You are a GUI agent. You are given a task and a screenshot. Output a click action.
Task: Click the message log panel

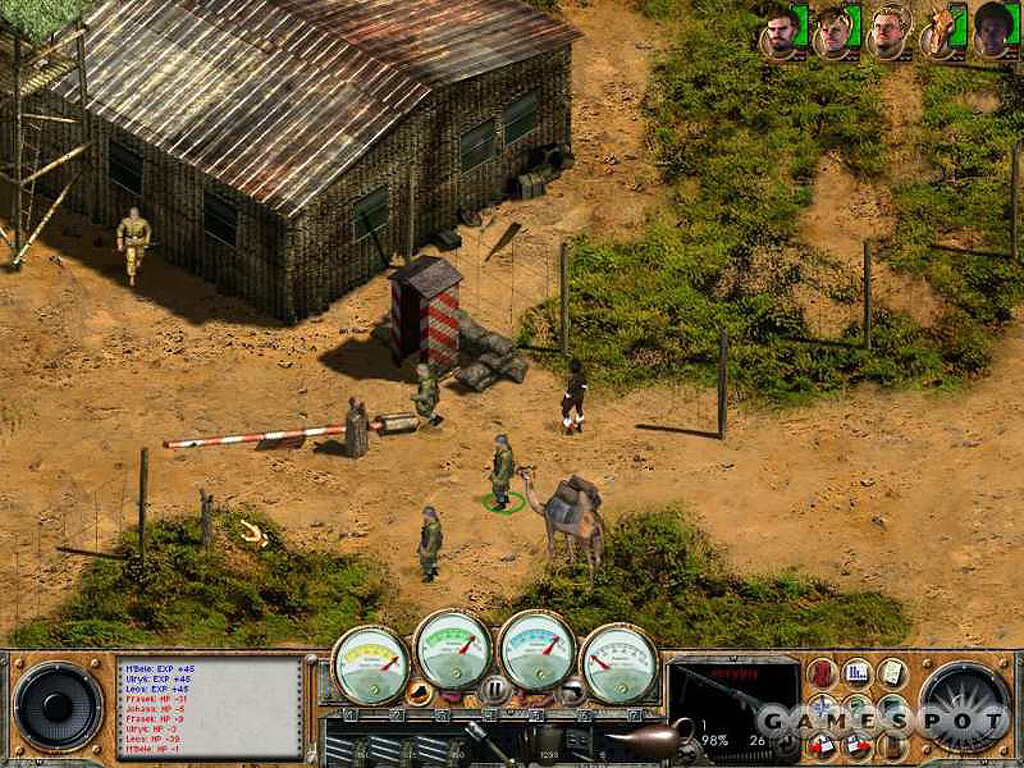pyautogui.click(x=208, y=706)
